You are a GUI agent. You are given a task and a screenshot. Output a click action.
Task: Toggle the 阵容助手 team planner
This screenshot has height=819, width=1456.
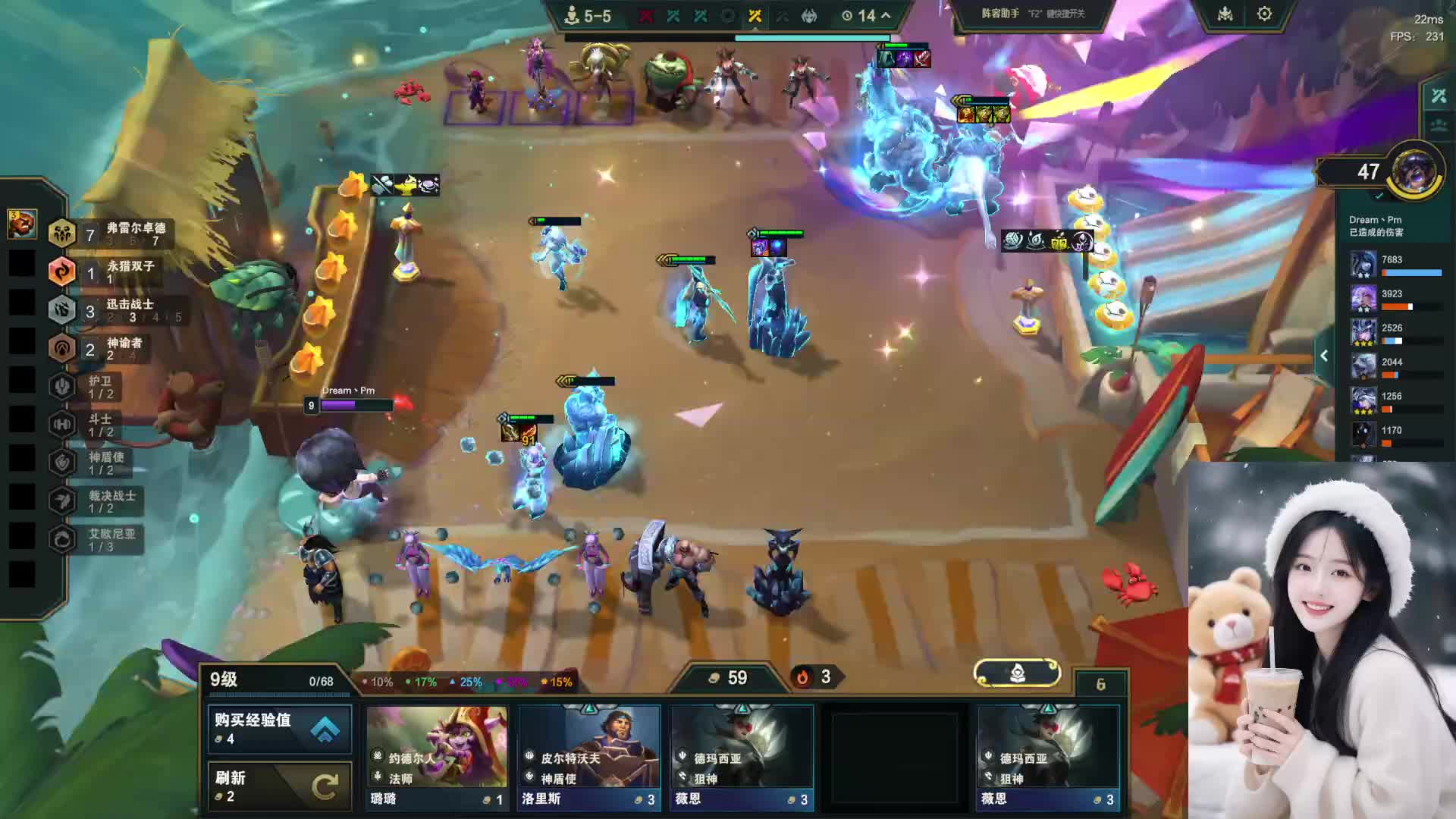tap(1033, 14)
